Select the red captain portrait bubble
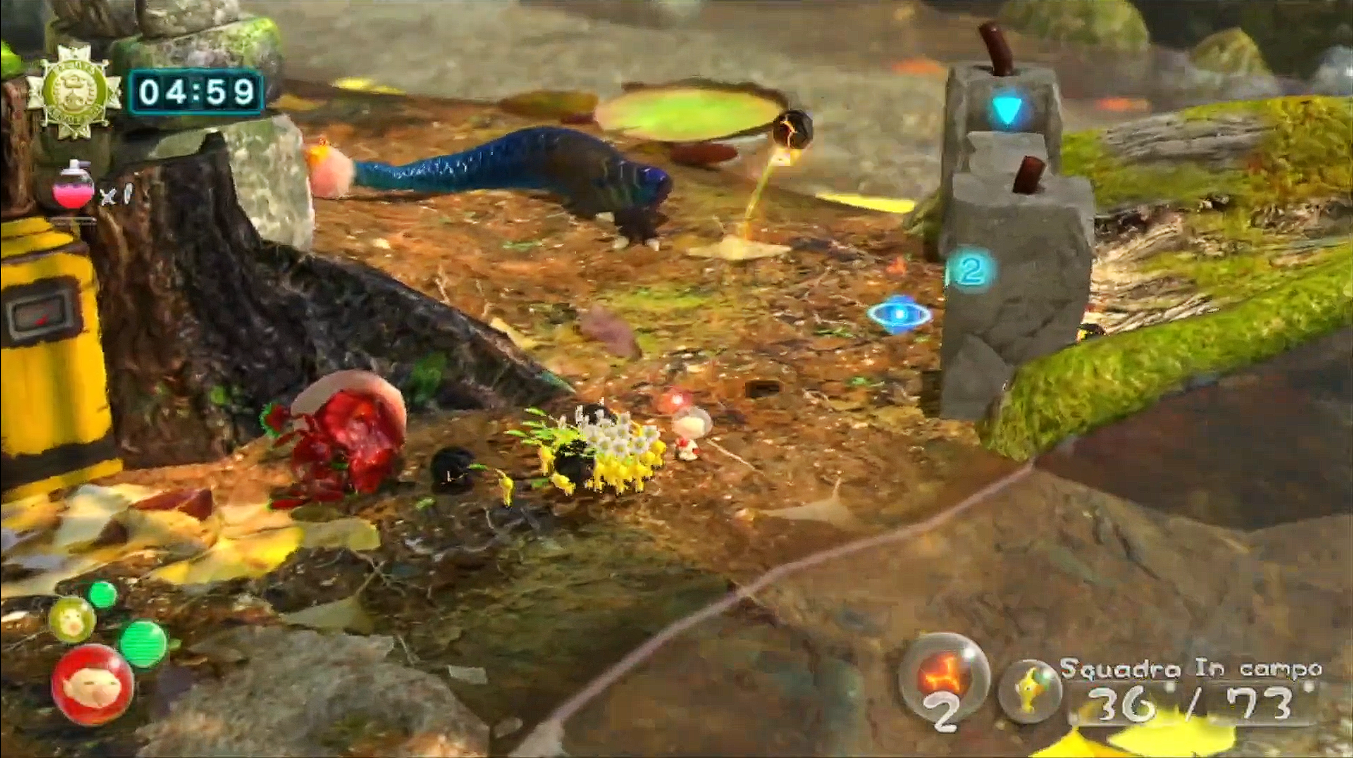This screenshot has width=1353, height=758. point(92,685)
